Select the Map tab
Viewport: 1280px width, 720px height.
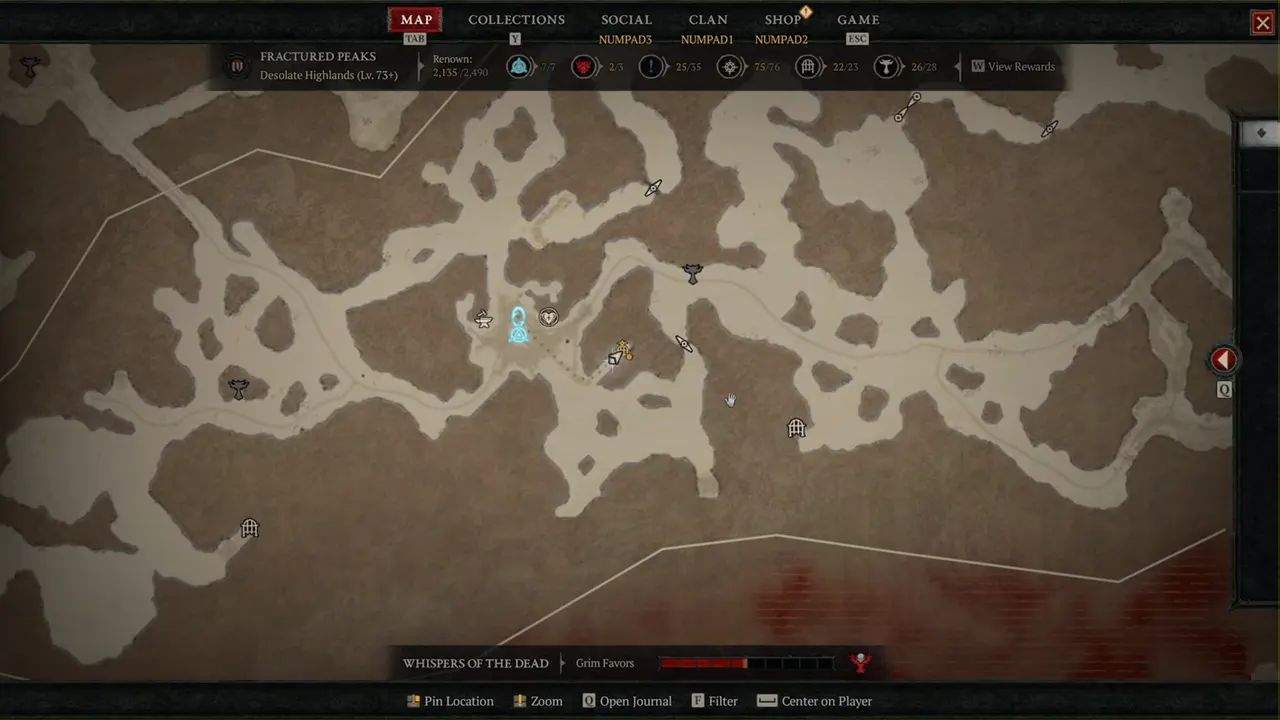click(x=416, y=20)
